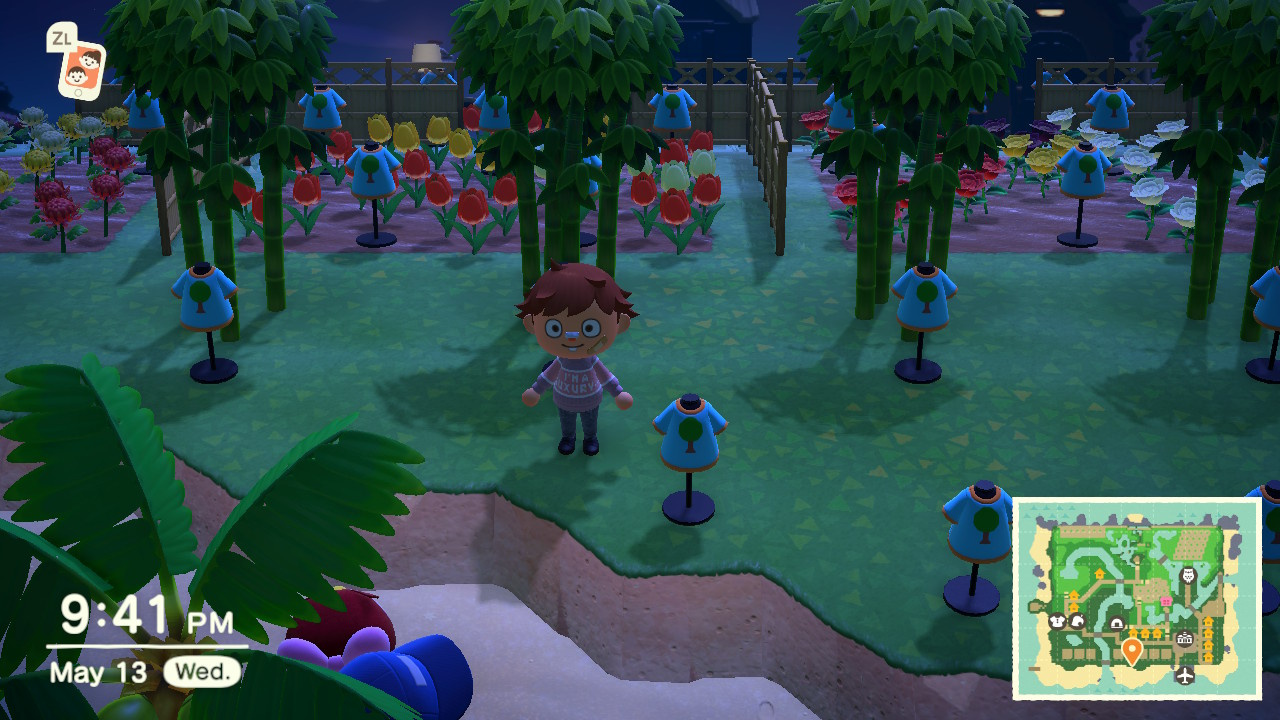1280x720 pixels.
Task: Choose the Resident Services building marker
Action: 1186,639
